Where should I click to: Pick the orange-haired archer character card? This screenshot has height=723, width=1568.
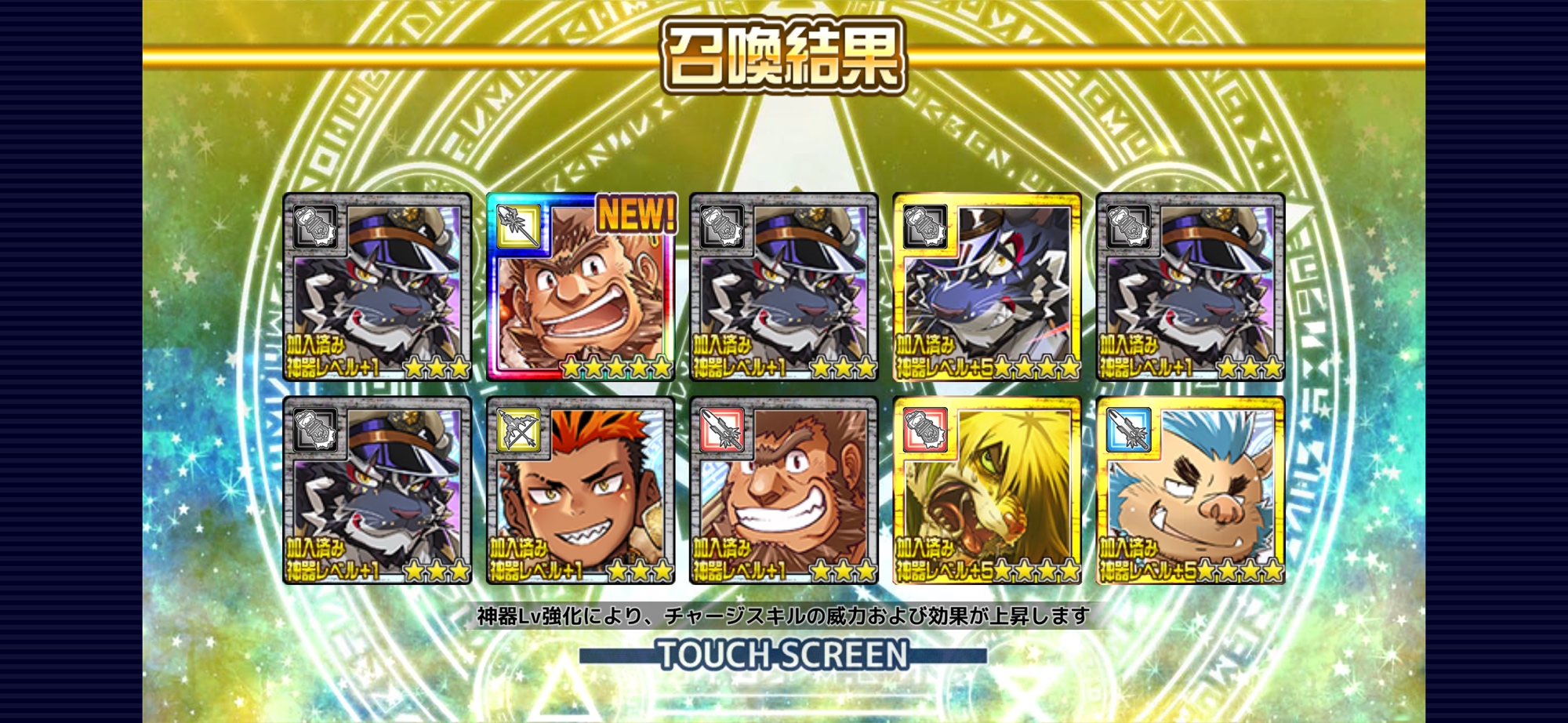(x=580, y=491)
